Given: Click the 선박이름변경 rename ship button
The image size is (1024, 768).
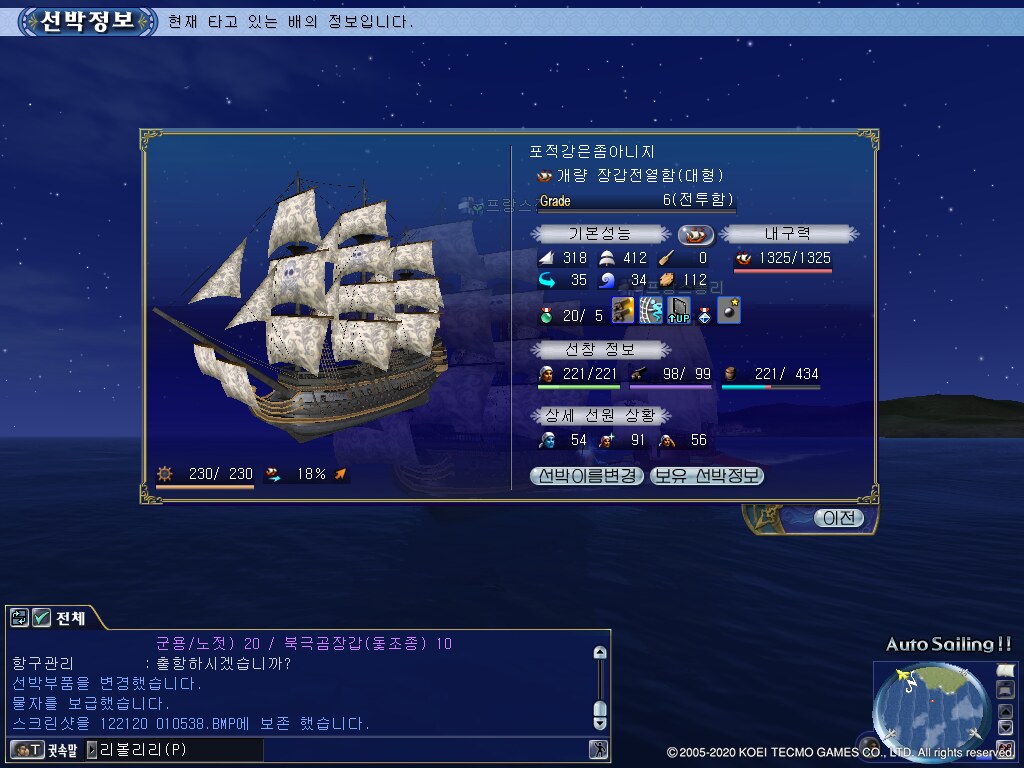Looking at the screenshot, I should click(x=587, y=476).
